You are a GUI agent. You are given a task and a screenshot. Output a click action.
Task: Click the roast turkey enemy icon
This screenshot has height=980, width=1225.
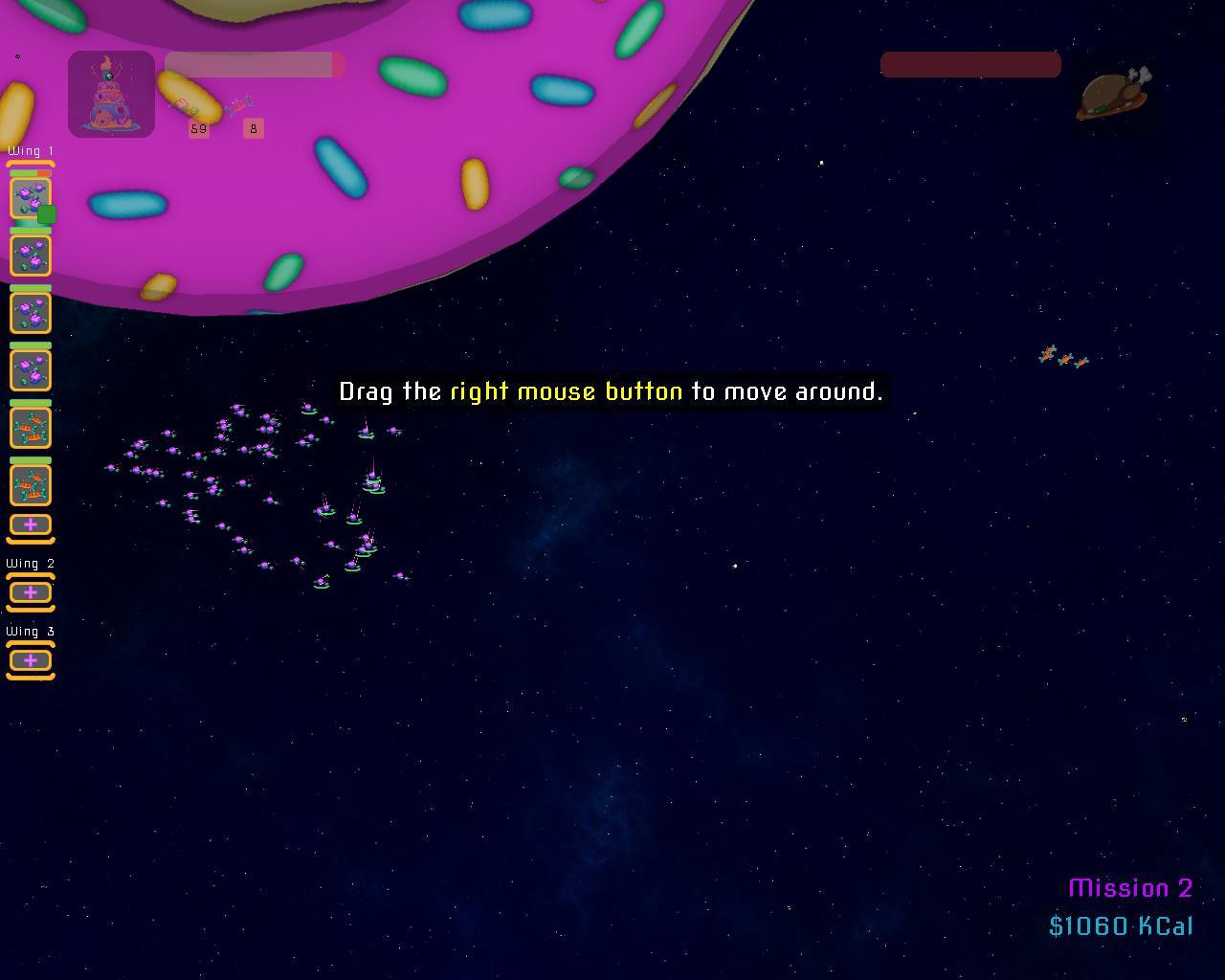(1113, 96)
